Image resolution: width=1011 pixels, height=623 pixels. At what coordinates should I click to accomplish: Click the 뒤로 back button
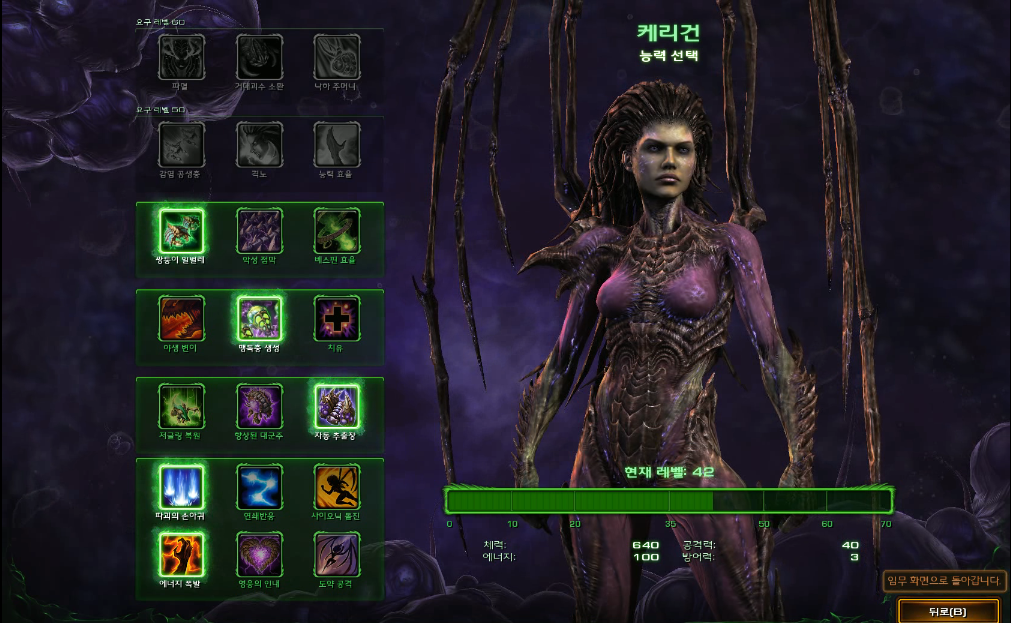948,610
